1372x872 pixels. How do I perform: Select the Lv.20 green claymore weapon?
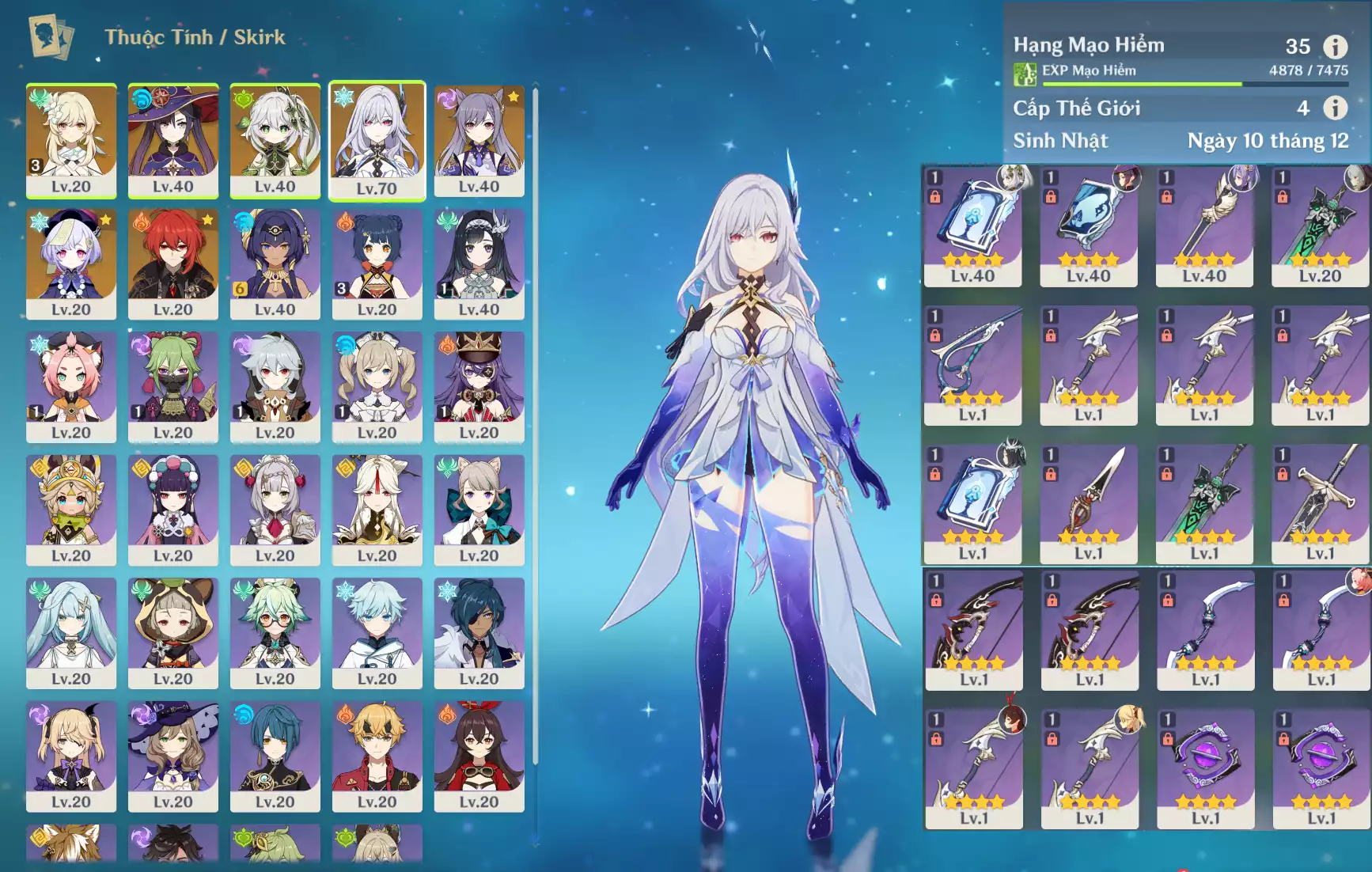pyautogui.click(x=1320, y=226)
